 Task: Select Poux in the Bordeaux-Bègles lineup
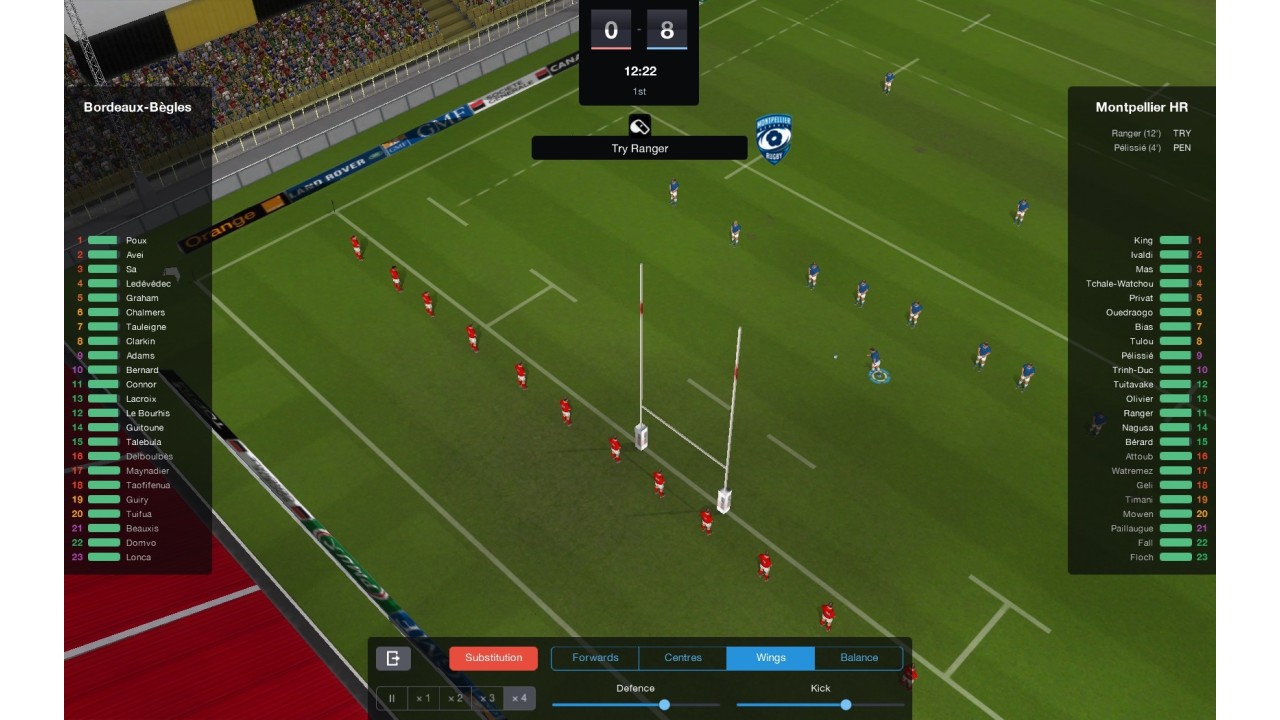[136, 241]
